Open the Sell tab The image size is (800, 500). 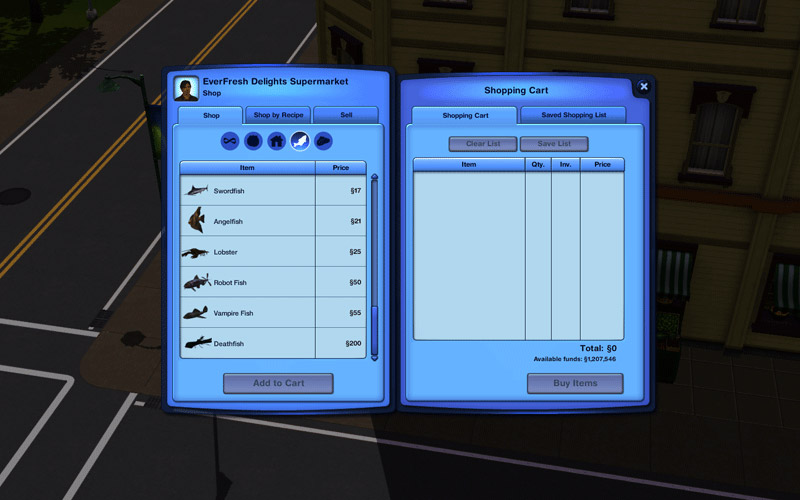click(346, 115)
